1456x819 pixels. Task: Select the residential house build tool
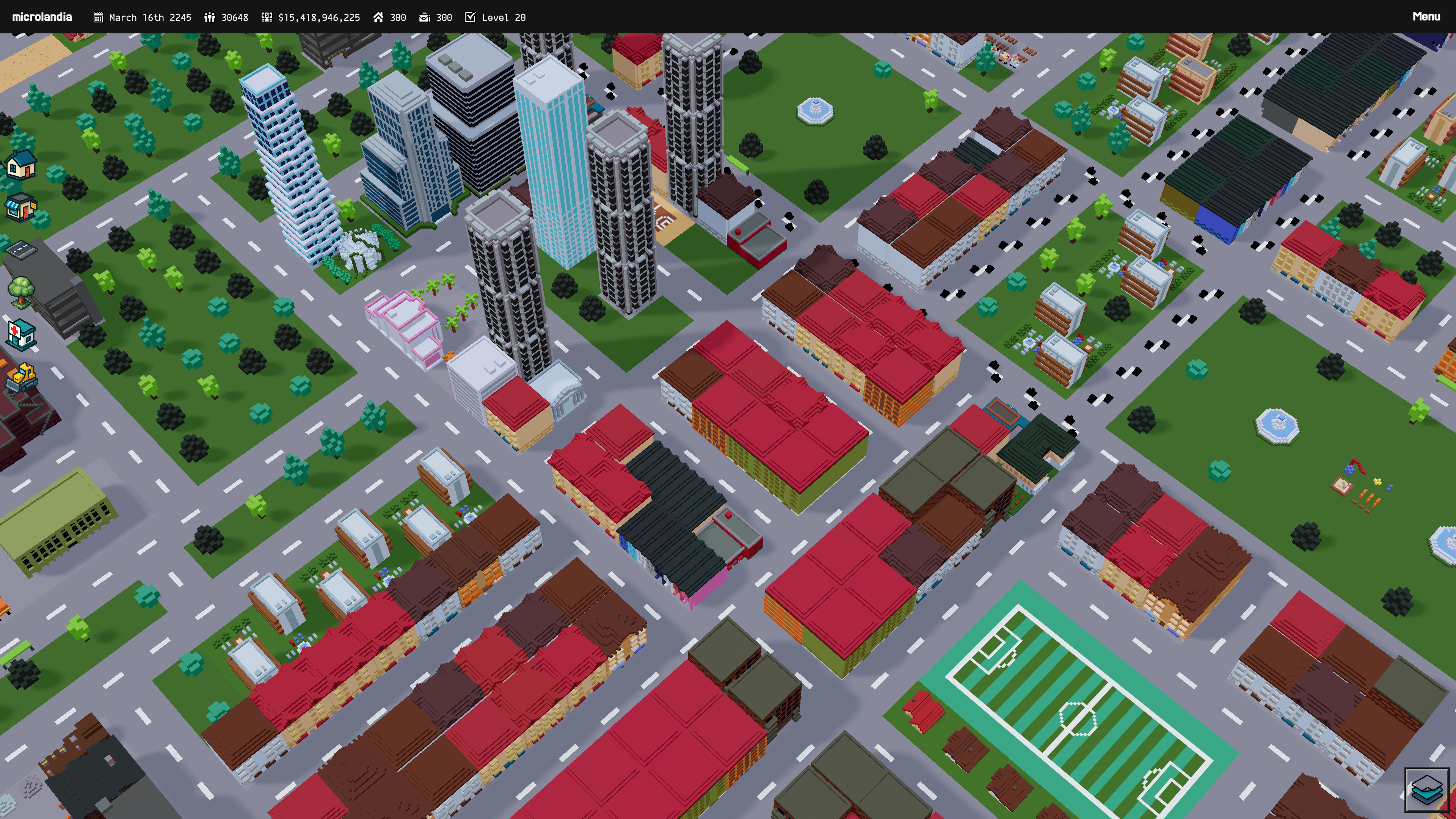tap(21, 165)
